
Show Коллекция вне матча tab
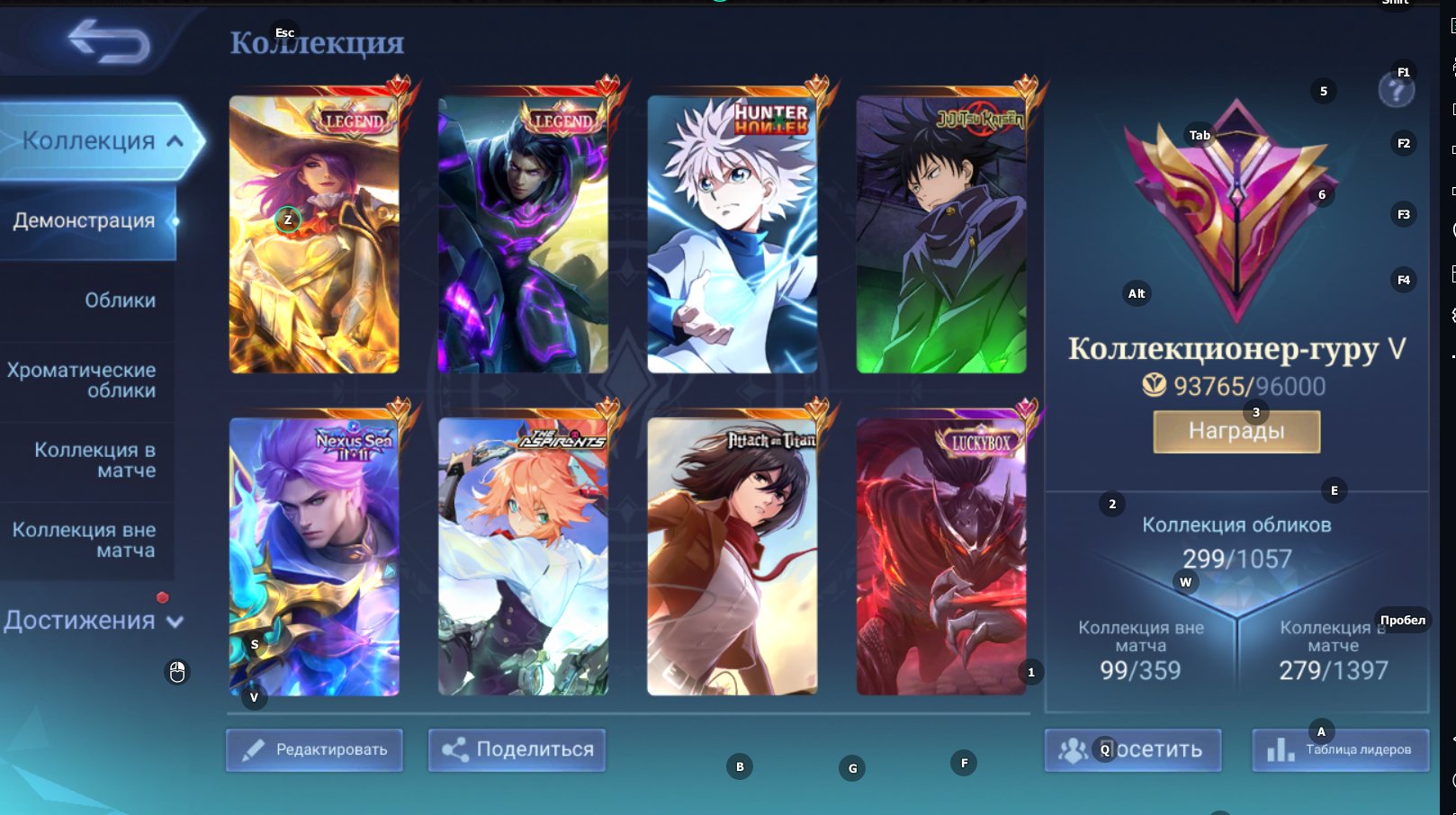tap(84, 540)
